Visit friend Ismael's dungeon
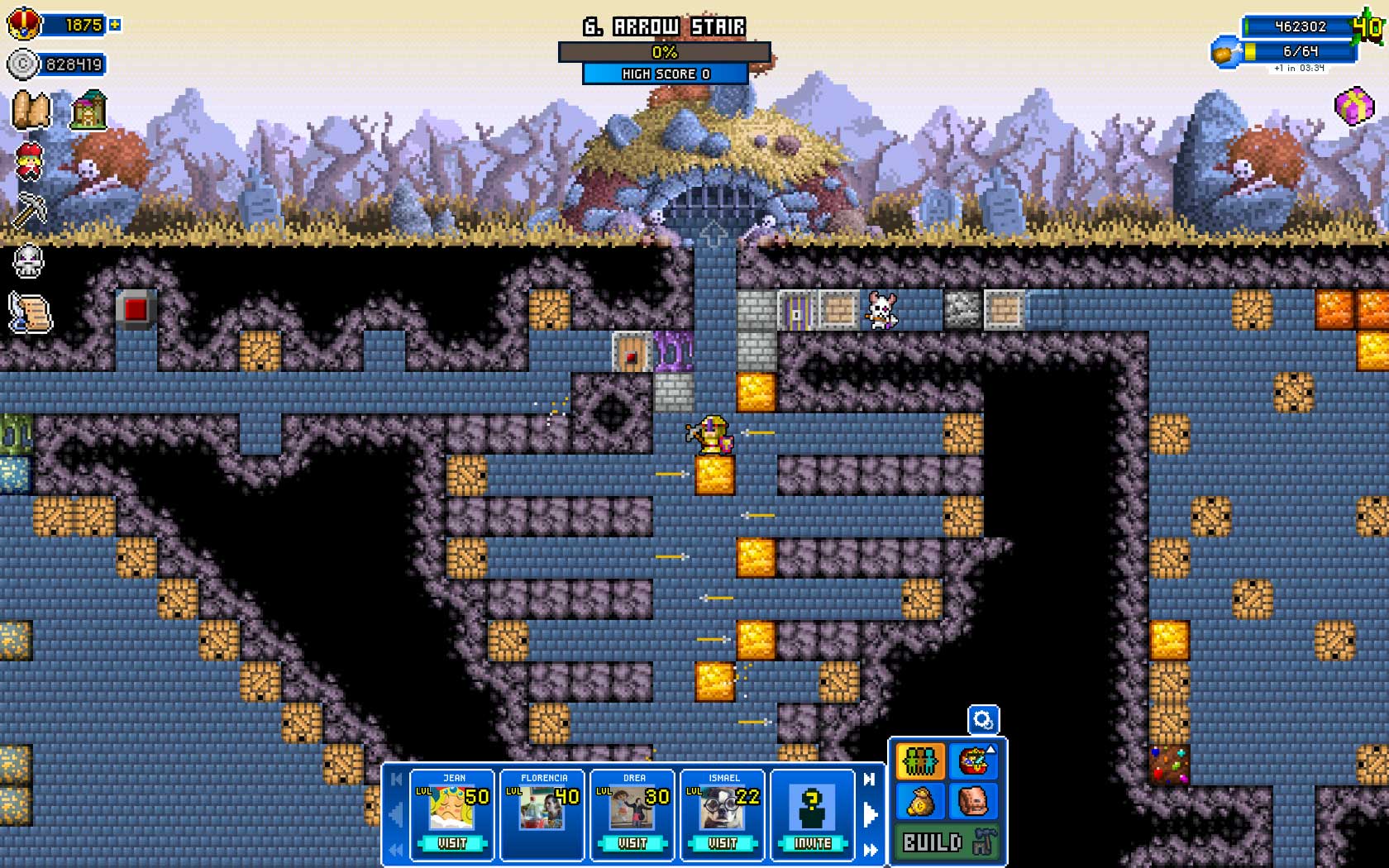 723,843
